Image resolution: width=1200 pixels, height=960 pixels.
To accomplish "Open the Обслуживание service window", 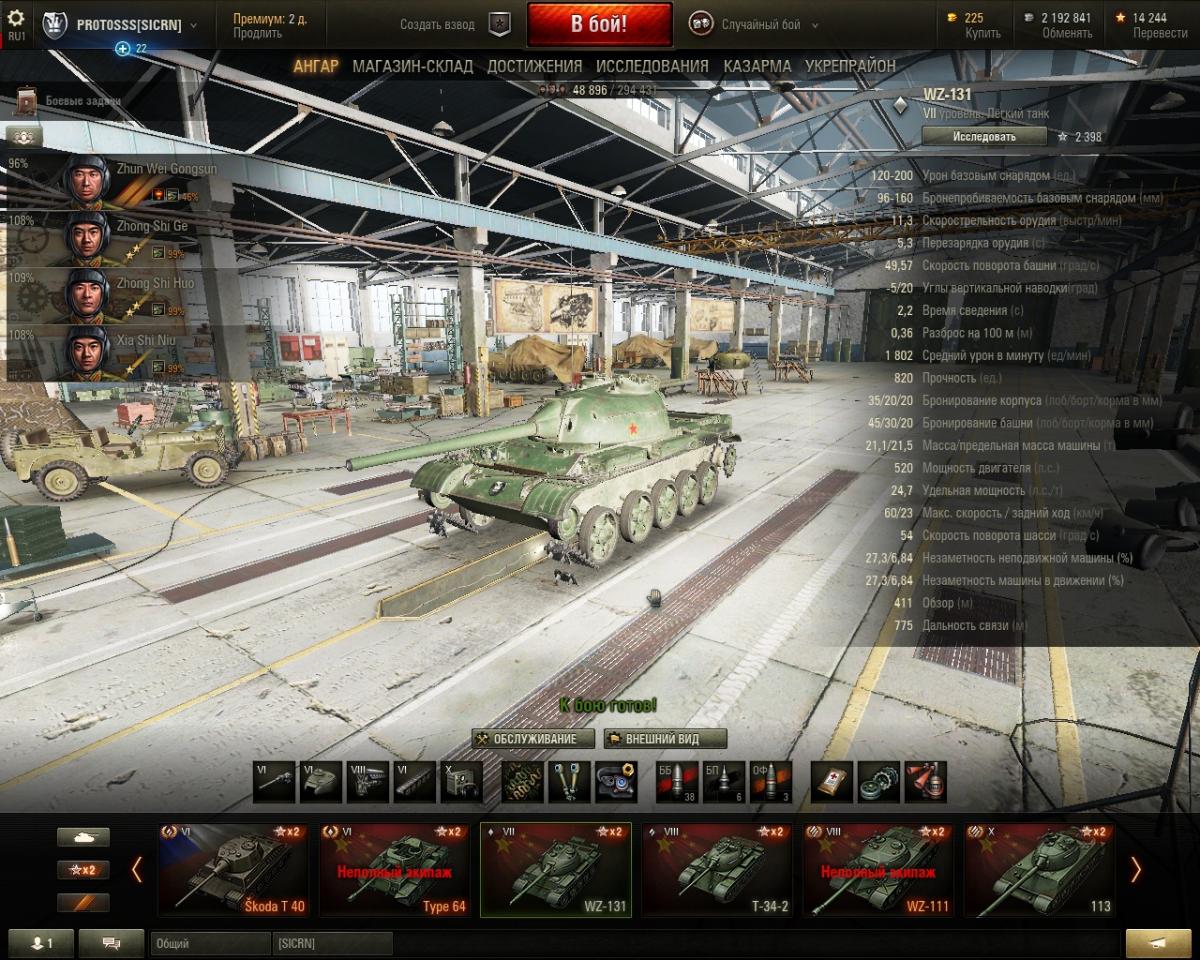I will point(533,739).
